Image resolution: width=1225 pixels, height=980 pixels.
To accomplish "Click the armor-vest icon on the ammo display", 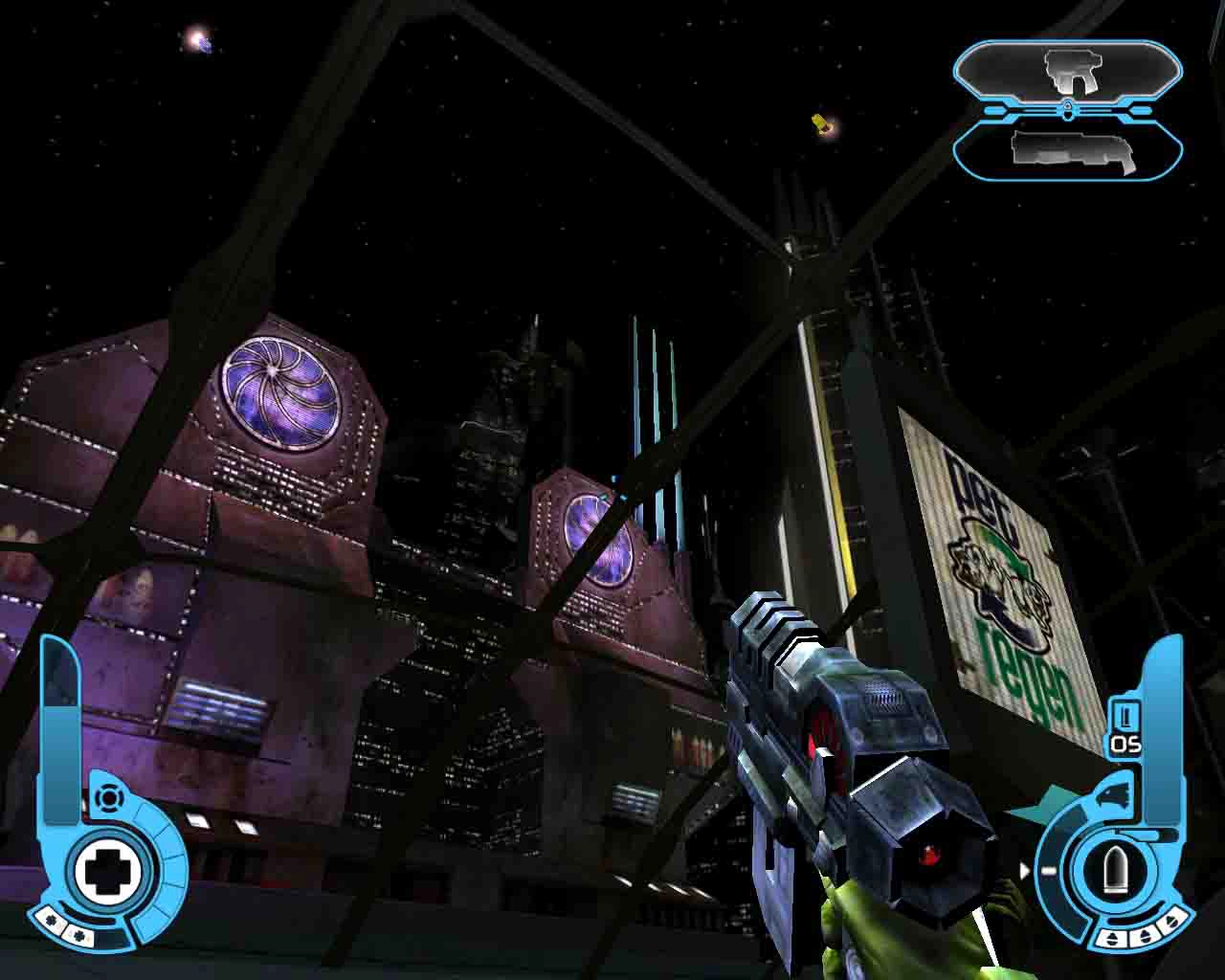I will (x=1116, y=793).
